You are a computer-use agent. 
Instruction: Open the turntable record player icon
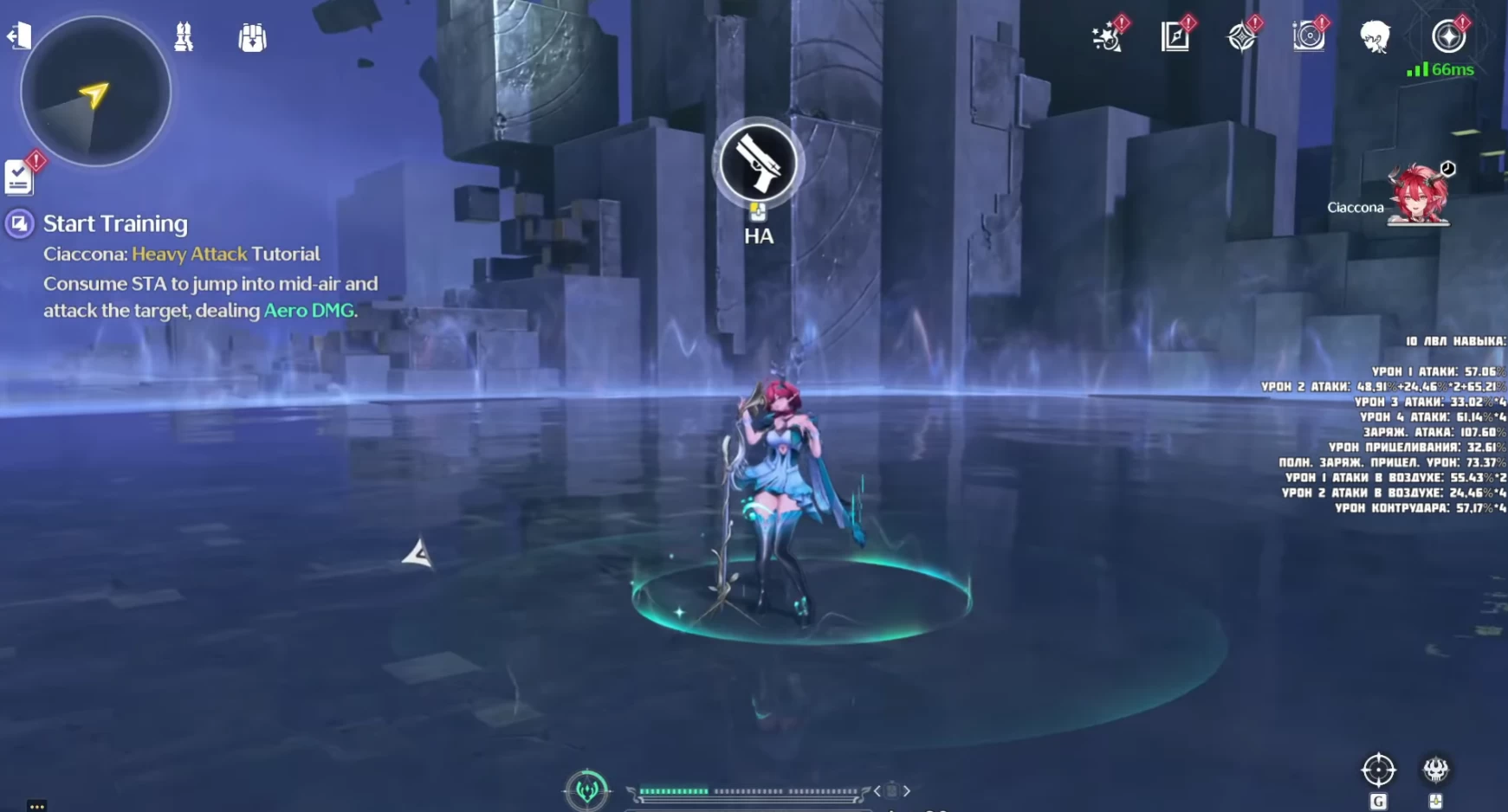click(x=1309, y=36)
